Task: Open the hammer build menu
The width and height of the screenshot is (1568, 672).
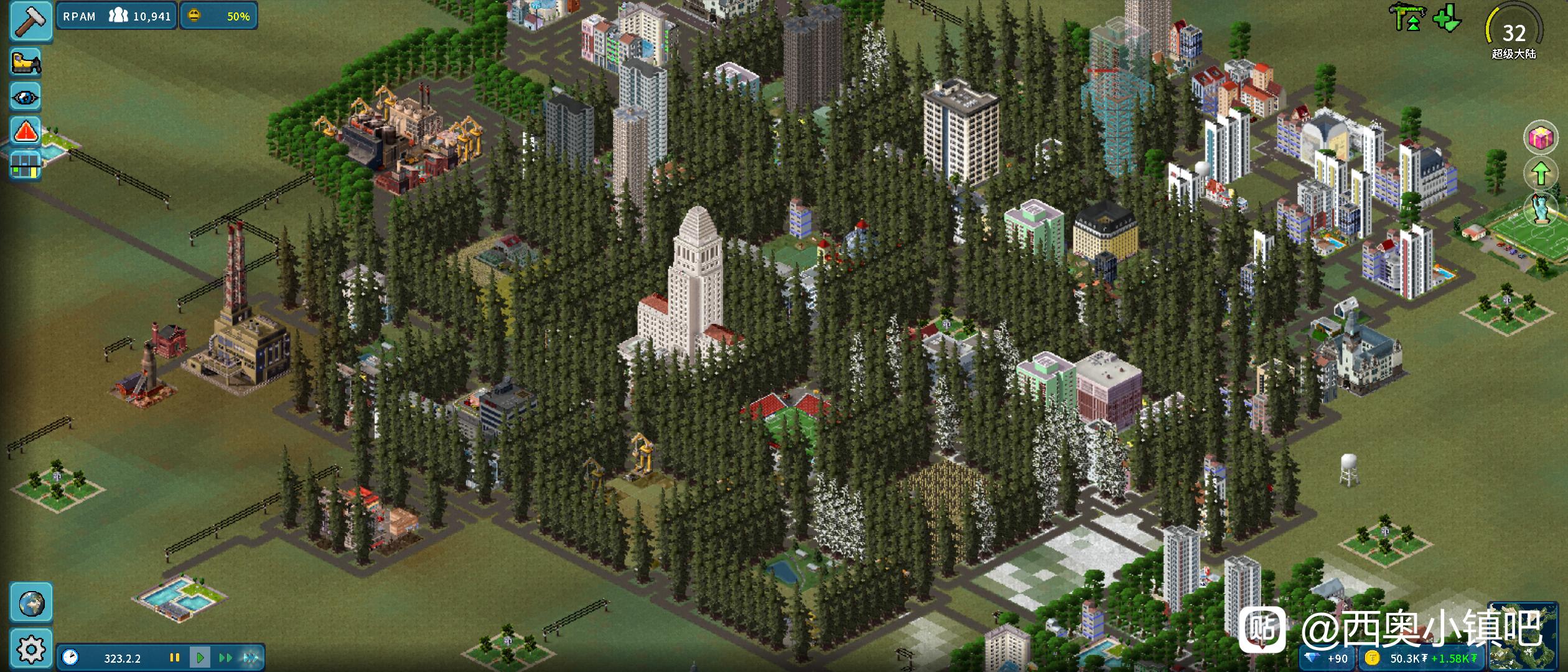Action: pos(29,21)
